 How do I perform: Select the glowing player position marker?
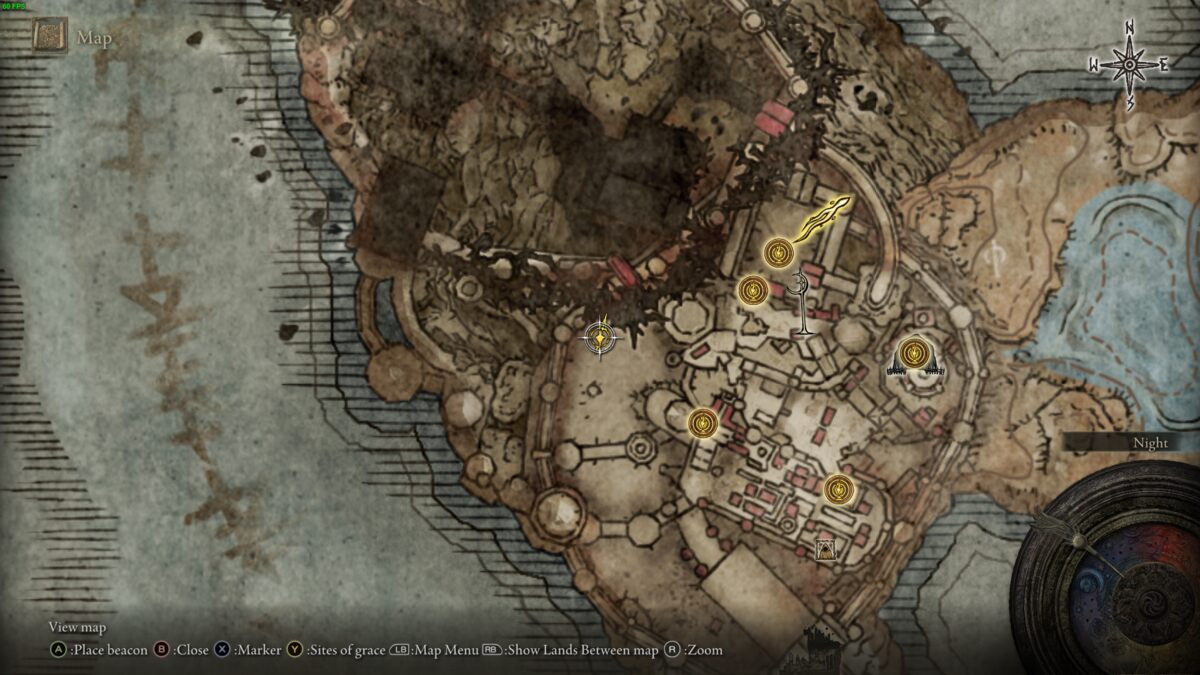599,338
